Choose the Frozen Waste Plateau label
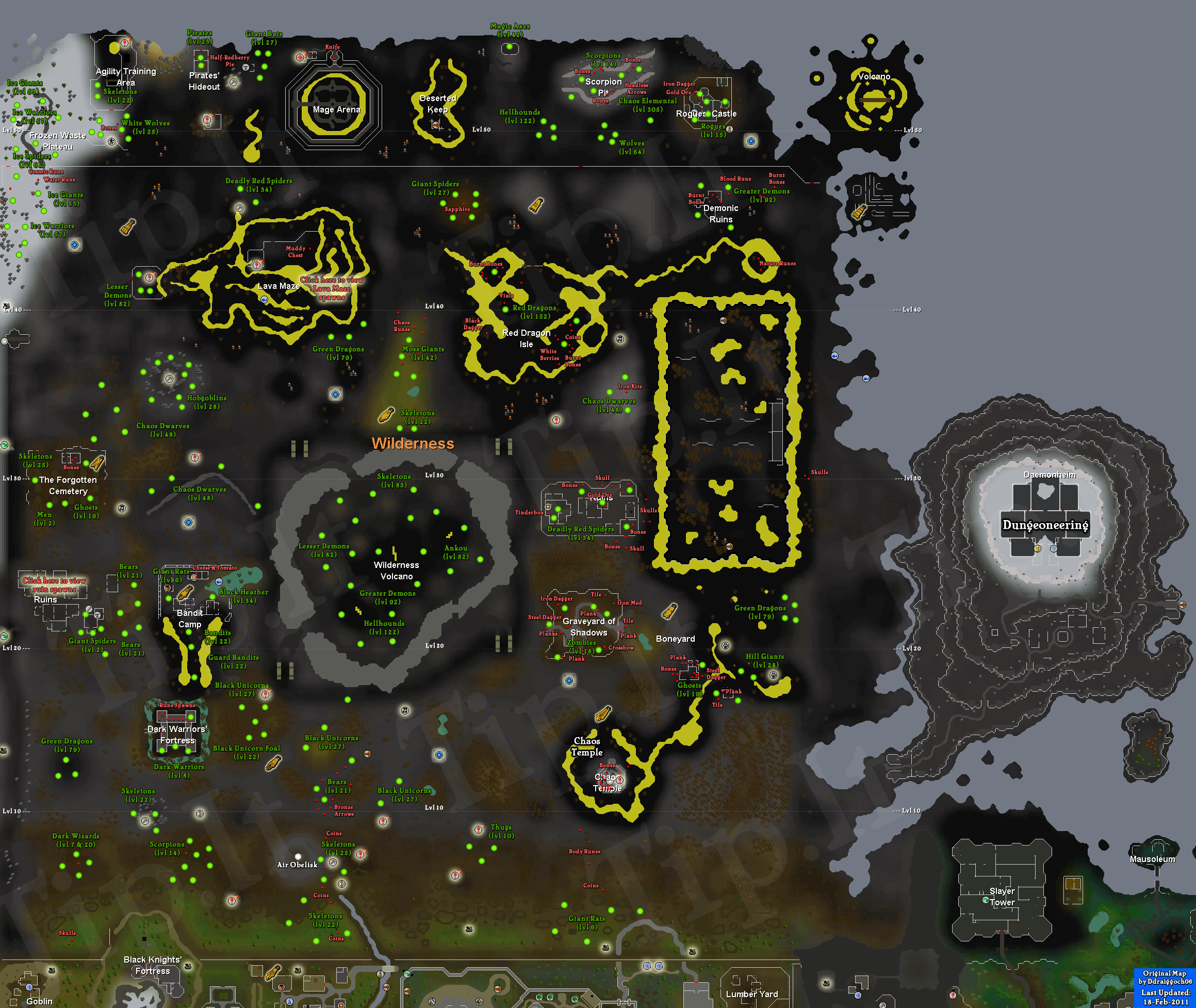1196x1008 pixels. coord(58,141)
